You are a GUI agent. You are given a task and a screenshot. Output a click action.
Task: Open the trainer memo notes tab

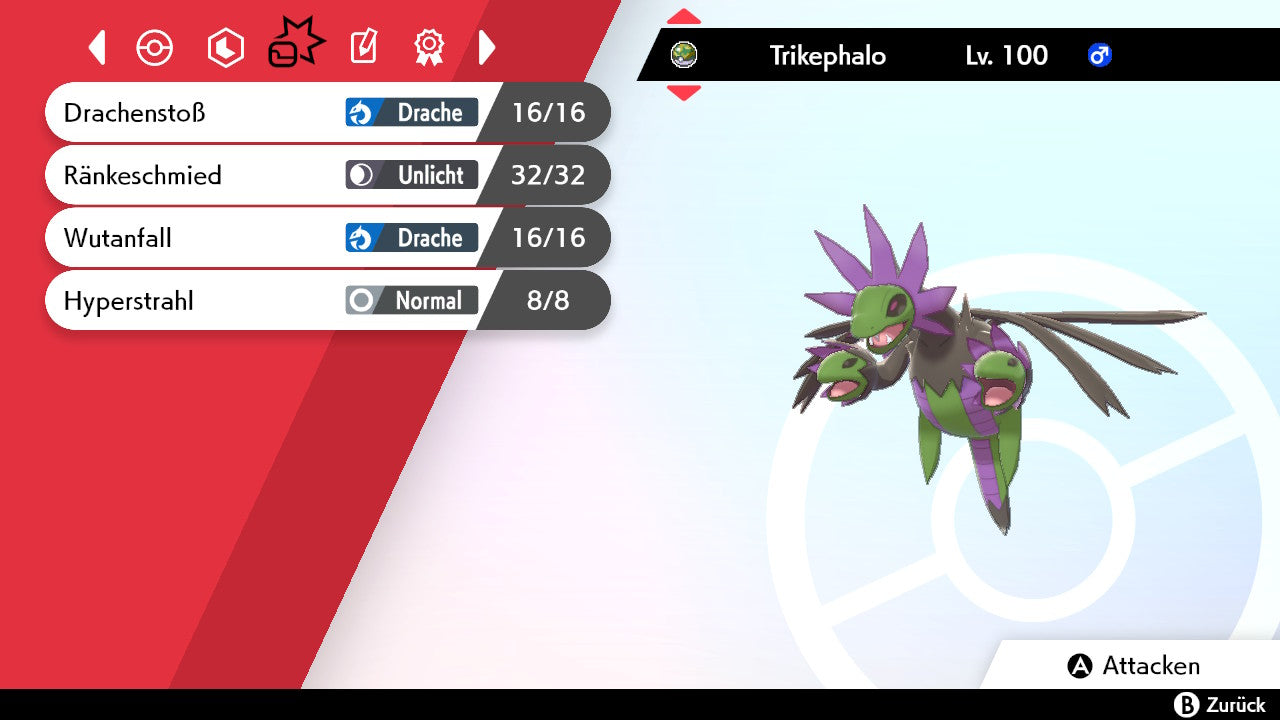pyautogui.click(x=363, y=48)
